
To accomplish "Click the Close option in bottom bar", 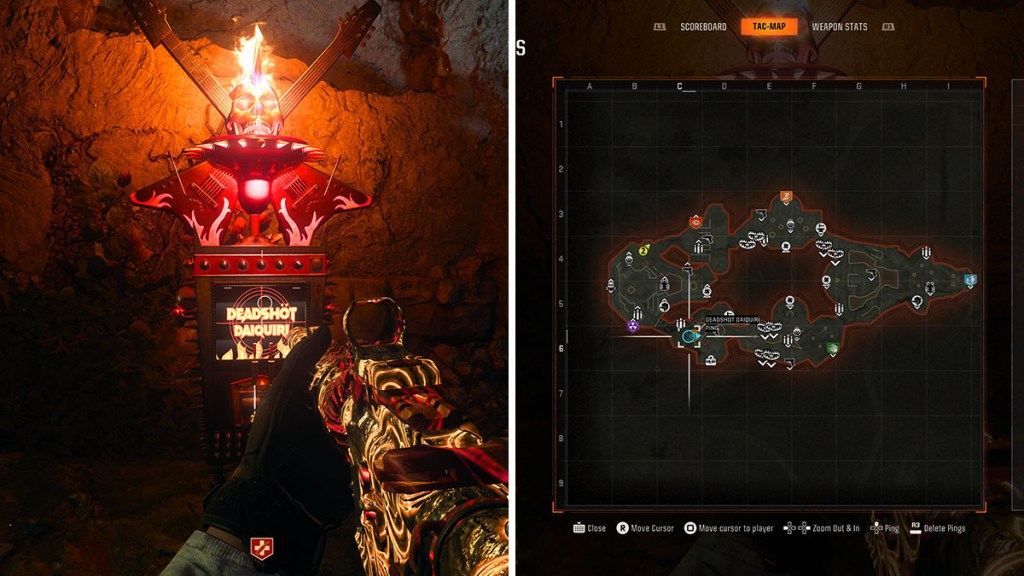I will pyautogui.click(x=590, y=528).
